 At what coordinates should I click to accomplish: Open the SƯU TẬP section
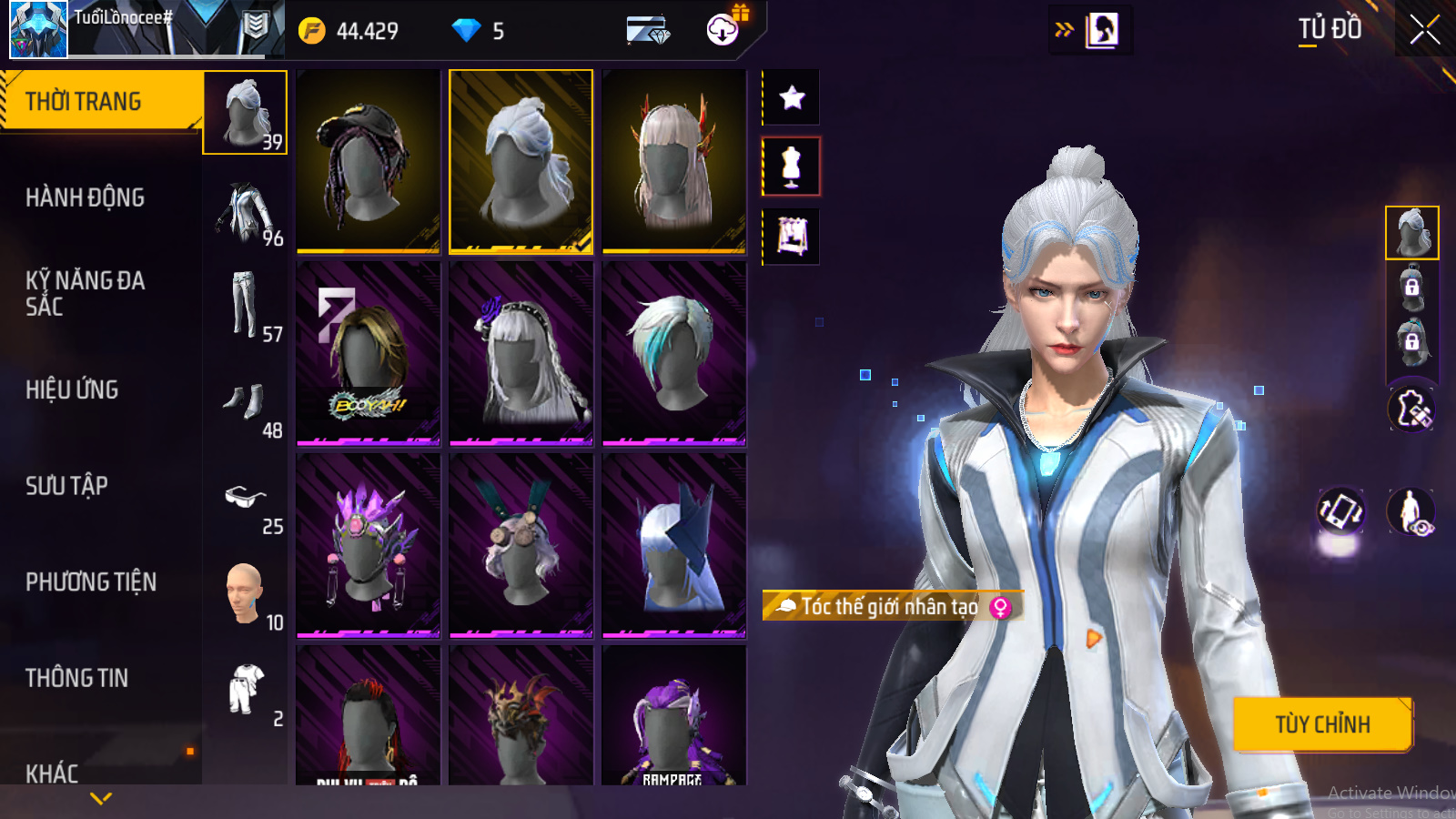[67, 486]
